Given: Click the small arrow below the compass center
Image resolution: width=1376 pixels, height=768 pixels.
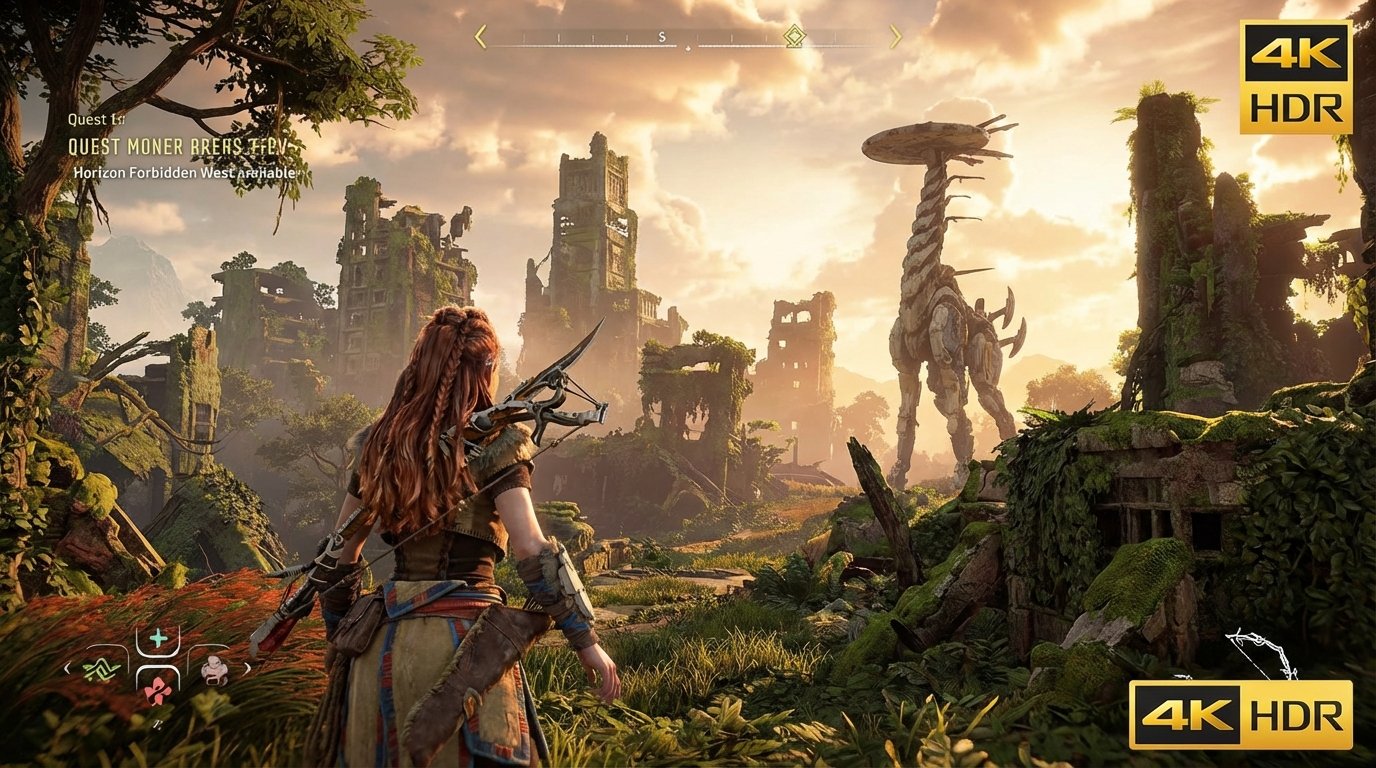Looking at the screenshot, I should (x=688, y=48).
